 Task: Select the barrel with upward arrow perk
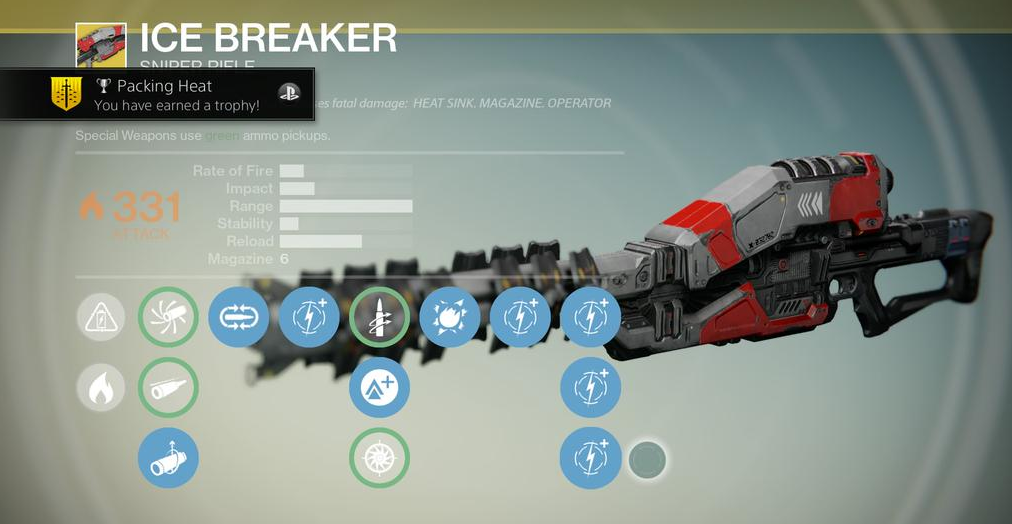coord(168,458)
